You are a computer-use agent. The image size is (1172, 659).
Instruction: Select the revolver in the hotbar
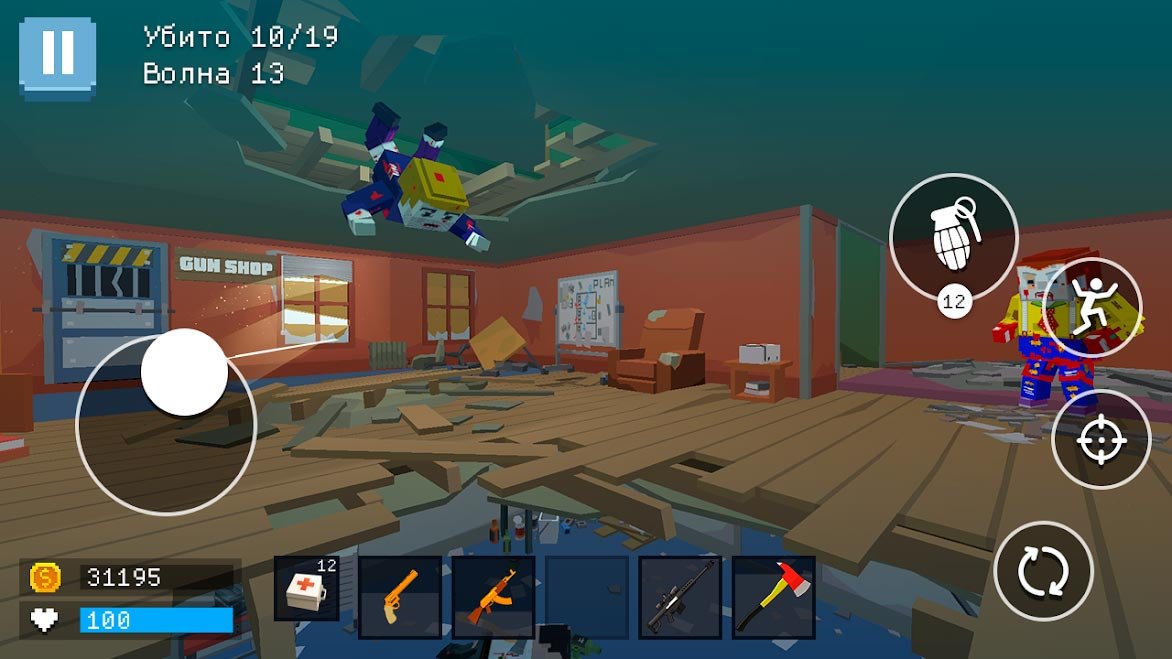tap(400, 597)
